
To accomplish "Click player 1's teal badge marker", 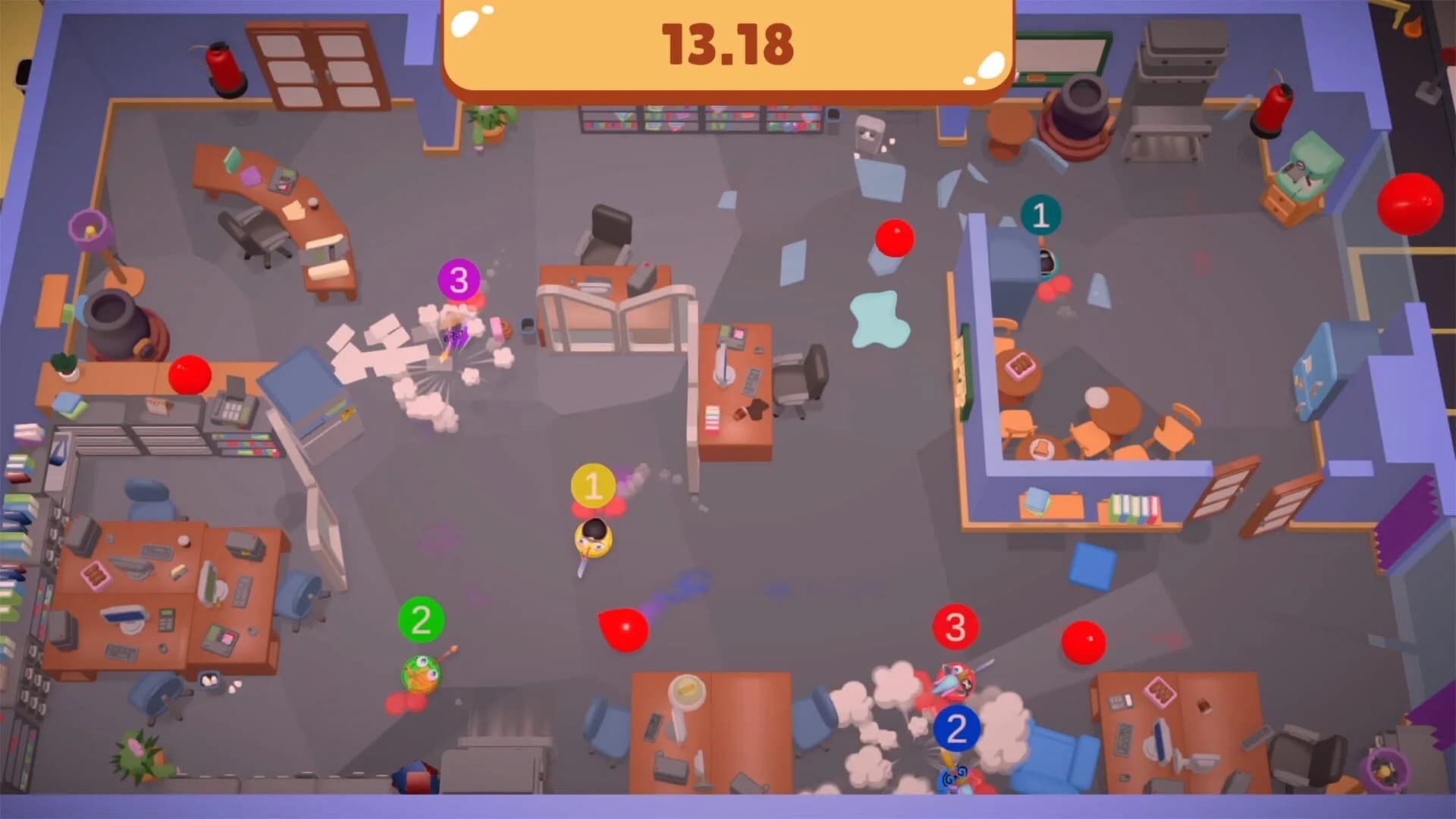I will (x=1040, y=215).
